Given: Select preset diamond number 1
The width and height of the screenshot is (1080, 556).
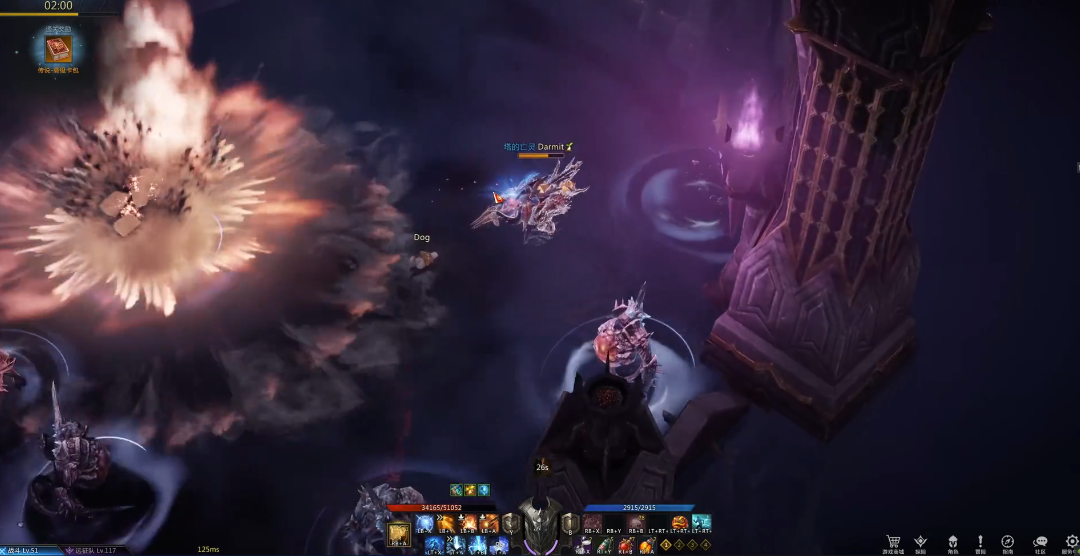Looking at the screenshot, I should point(666,545).
